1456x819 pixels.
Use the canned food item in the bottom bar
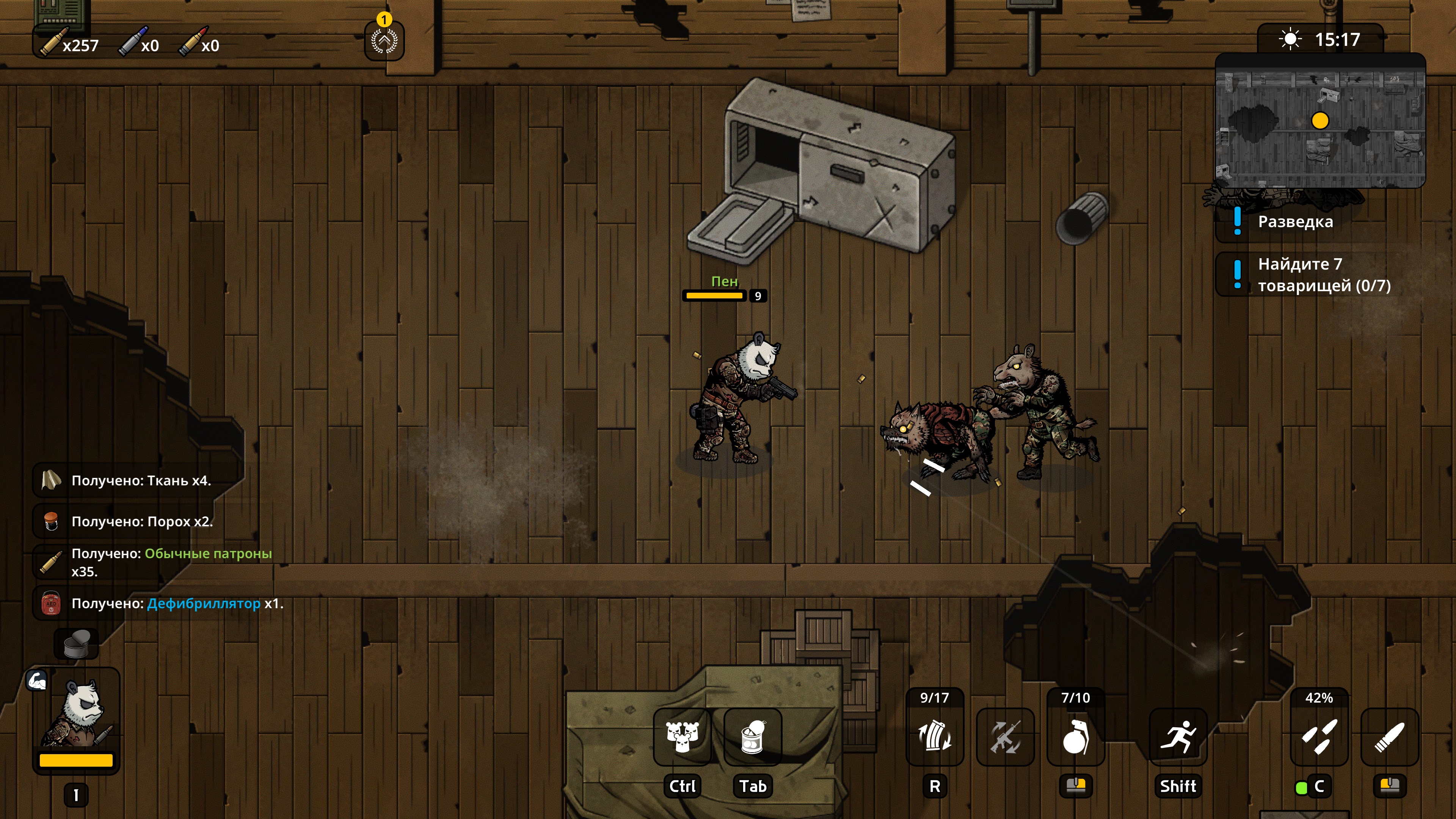(752, 737)
